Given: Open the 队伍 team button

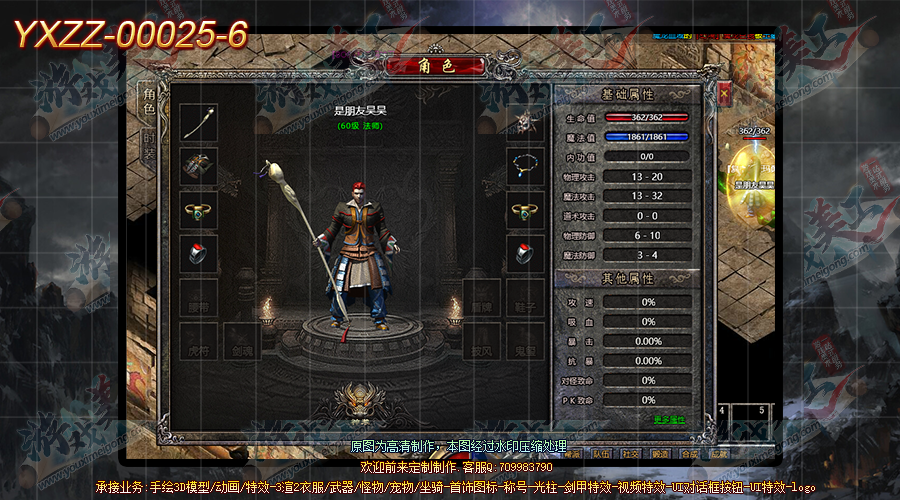Looking at the screenshot, I should point(602,453).
